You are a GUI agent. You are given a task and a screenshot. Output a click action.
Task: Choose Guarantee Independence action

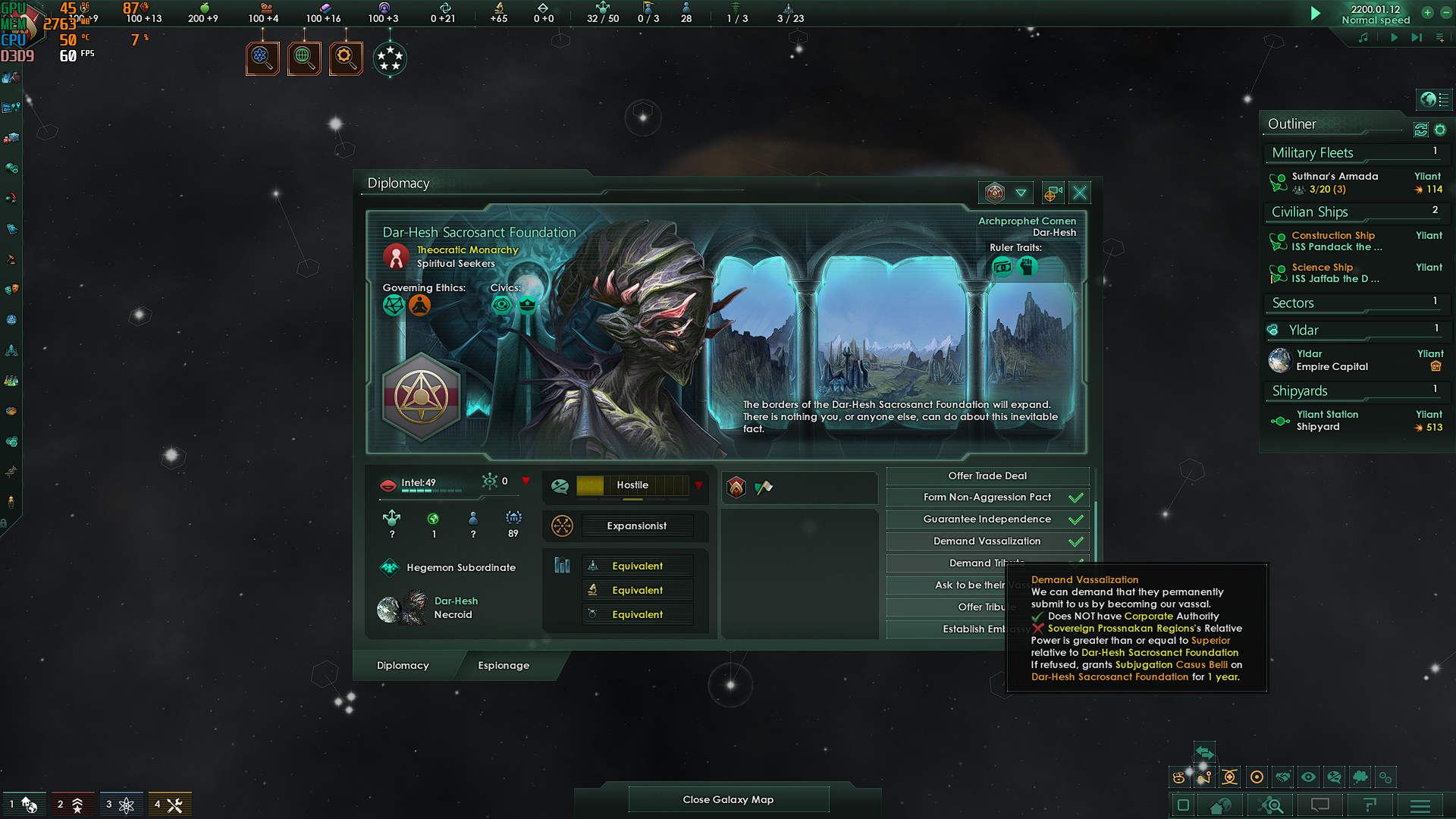pos(987,519)
